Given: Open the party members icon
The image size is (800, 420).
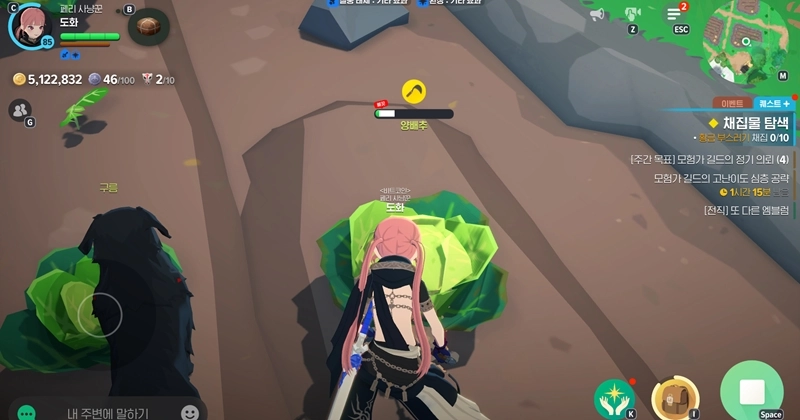Looking at the screenshot, I should tap(19, 110).
